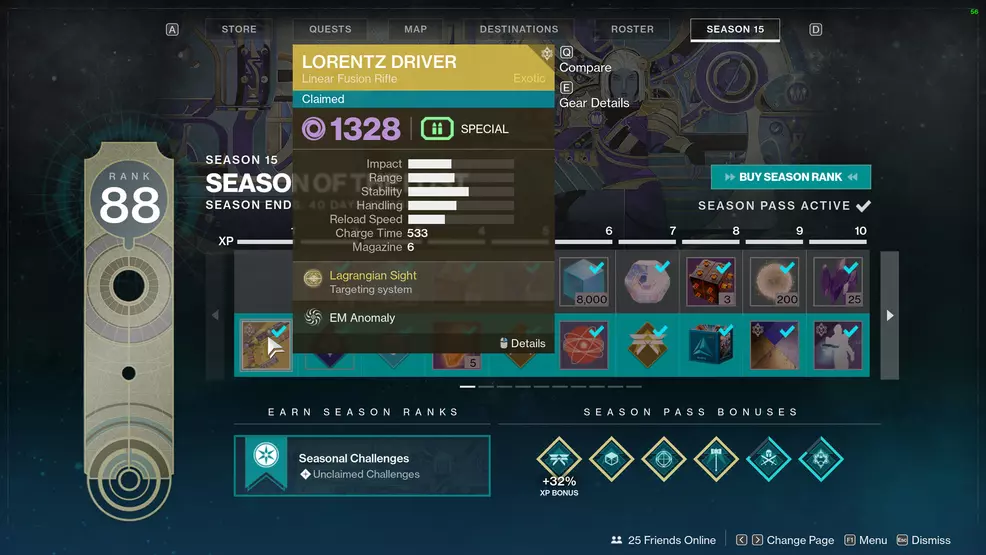This screenshot has width=986, height=555.
Task: Switch to the Quests tab
Action: (x=330, y=30)
